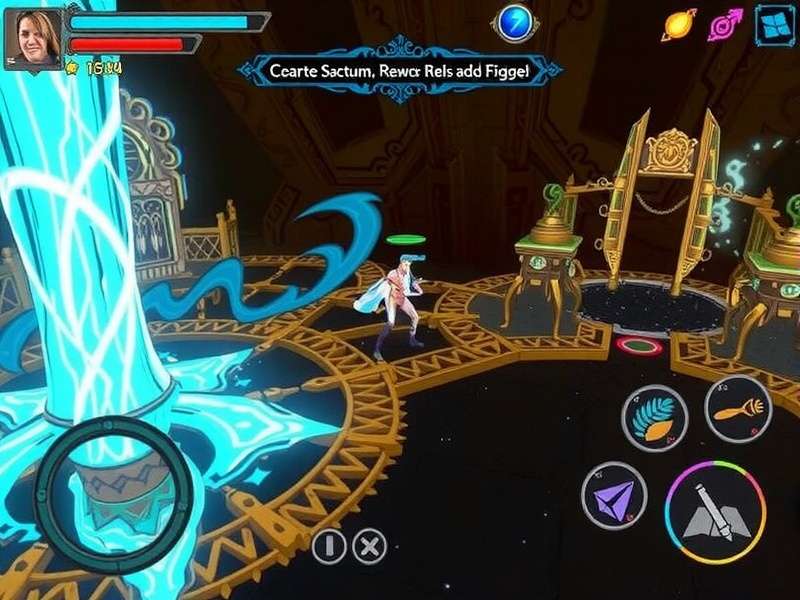Click the round X close button

371,546
